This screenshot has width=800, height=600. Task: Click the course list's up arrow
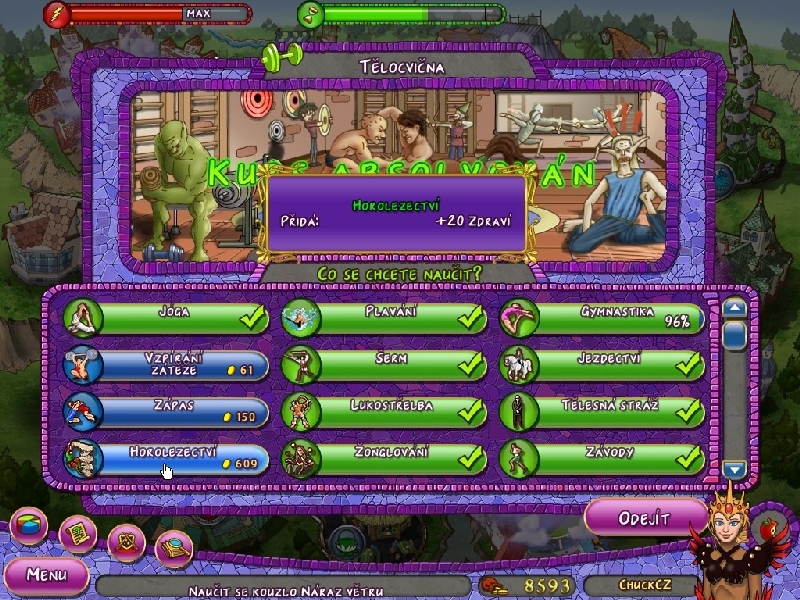(x=735, y=308)
